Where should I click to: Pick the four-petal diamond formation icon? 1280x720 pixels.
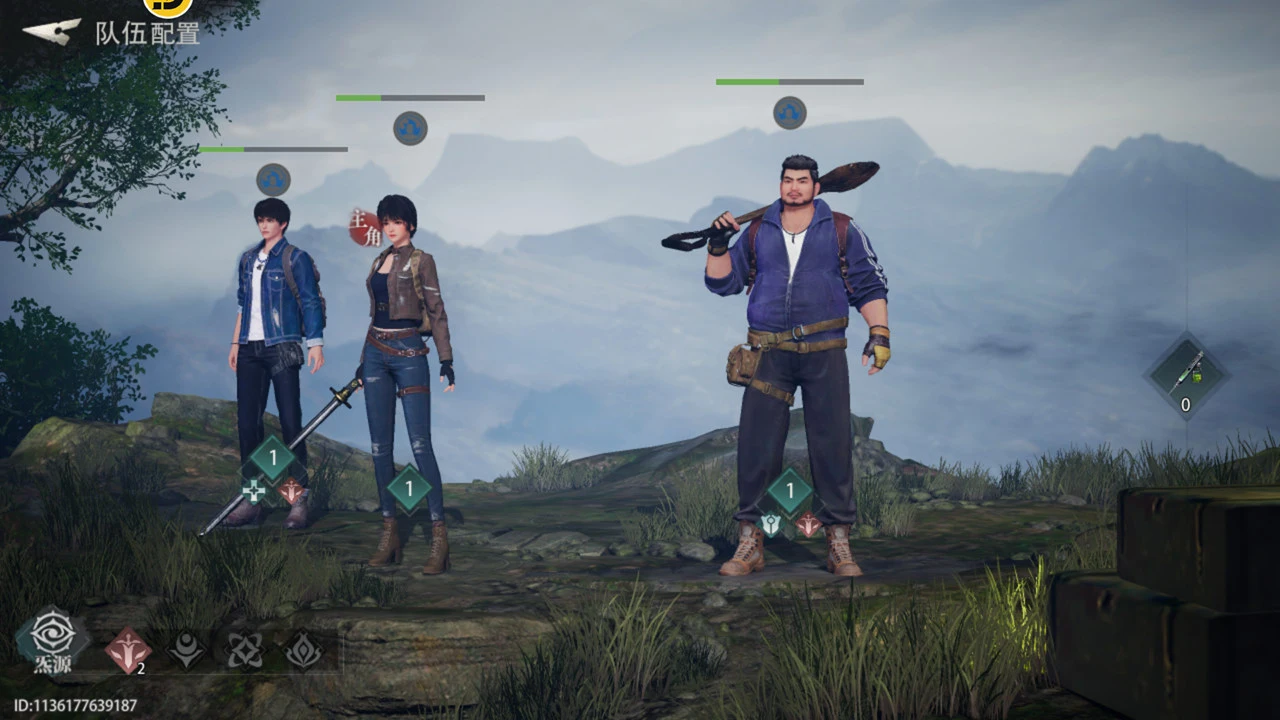click(245, 651)
